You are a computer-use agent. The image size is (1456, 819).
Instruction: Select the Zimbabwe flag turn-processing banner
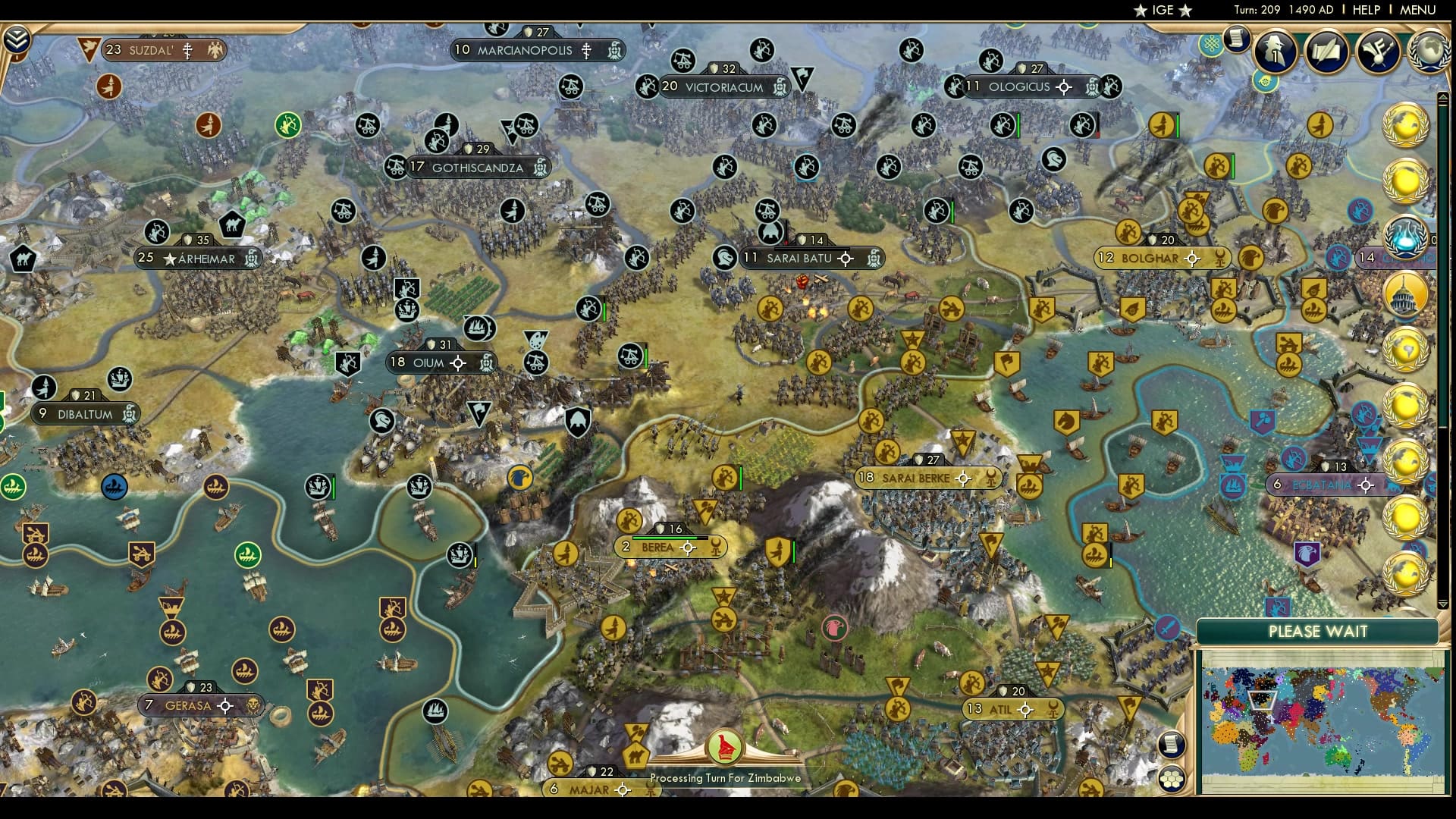pyautogui.click(x=726, y=747)
